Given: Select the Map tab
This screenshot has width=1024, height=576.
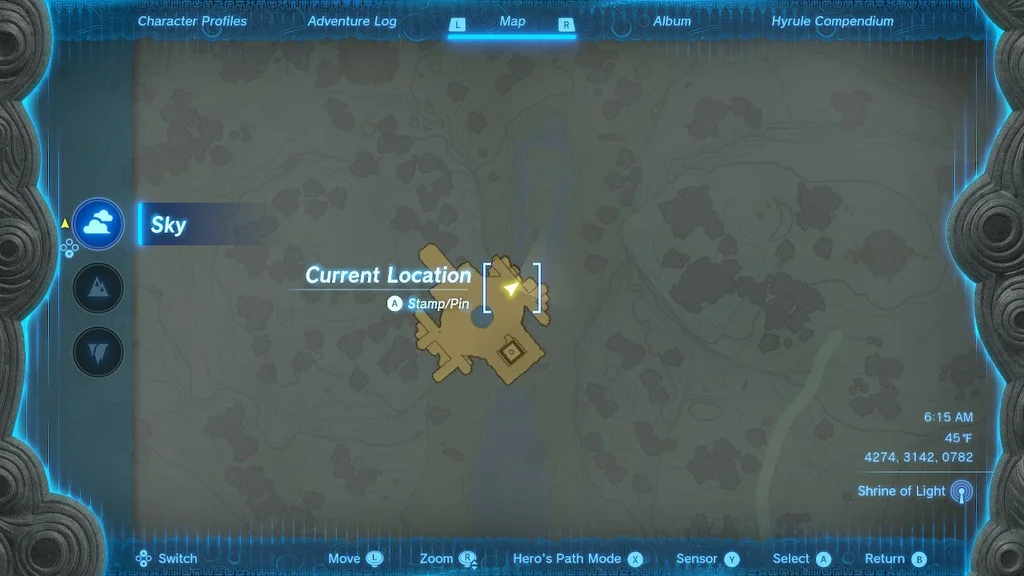Looking at the screenshot, I should click(x=512, y=21).
